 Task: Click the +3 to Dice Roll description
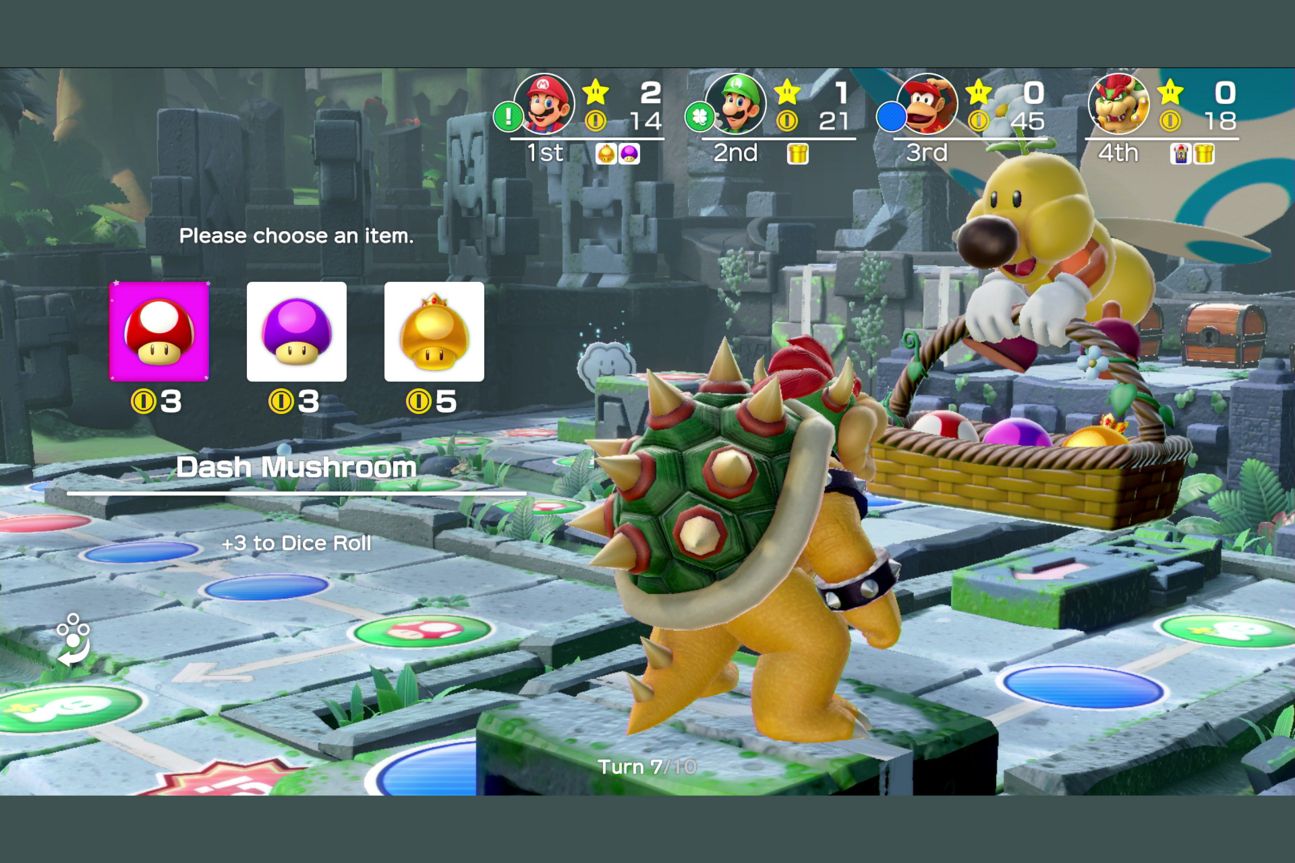(x=298, y=543)
